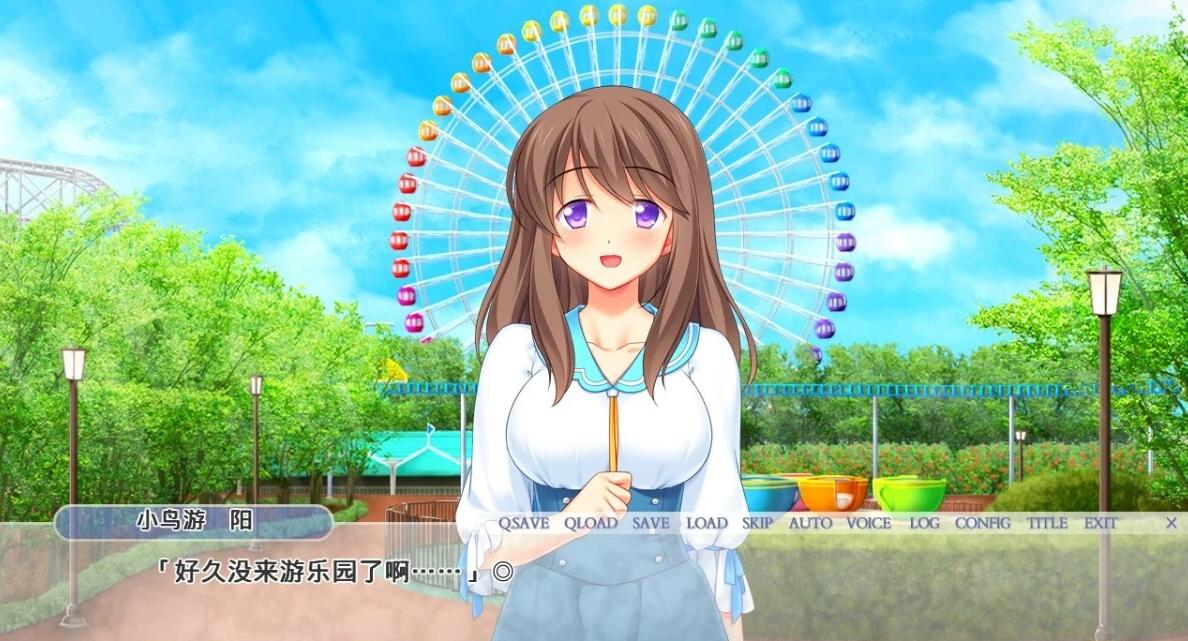The width and height of the screenshot is (1188, 641).
Task: Activate SKIP to fast-forward dialogue
Action: click(757, 523)
